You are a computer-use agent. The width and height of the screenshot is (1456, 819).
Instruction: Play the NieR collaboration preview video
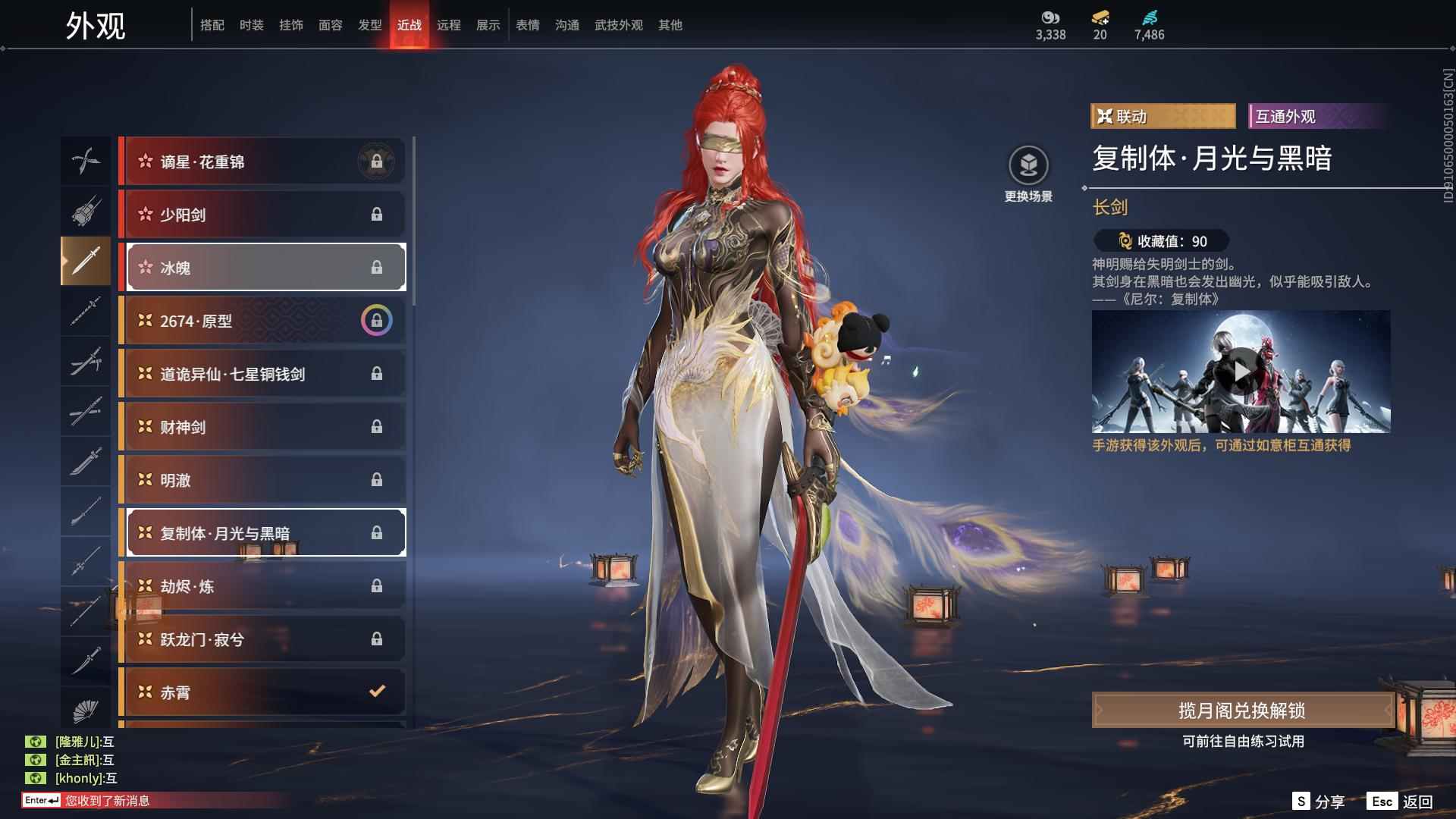coord(1241,372)
